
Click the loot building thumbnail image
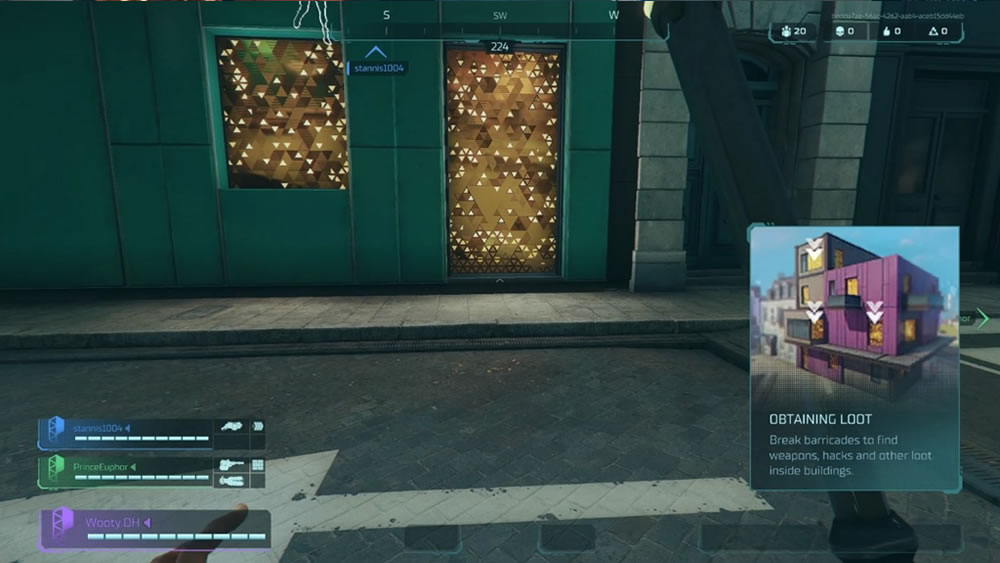[x=854, y=313]
